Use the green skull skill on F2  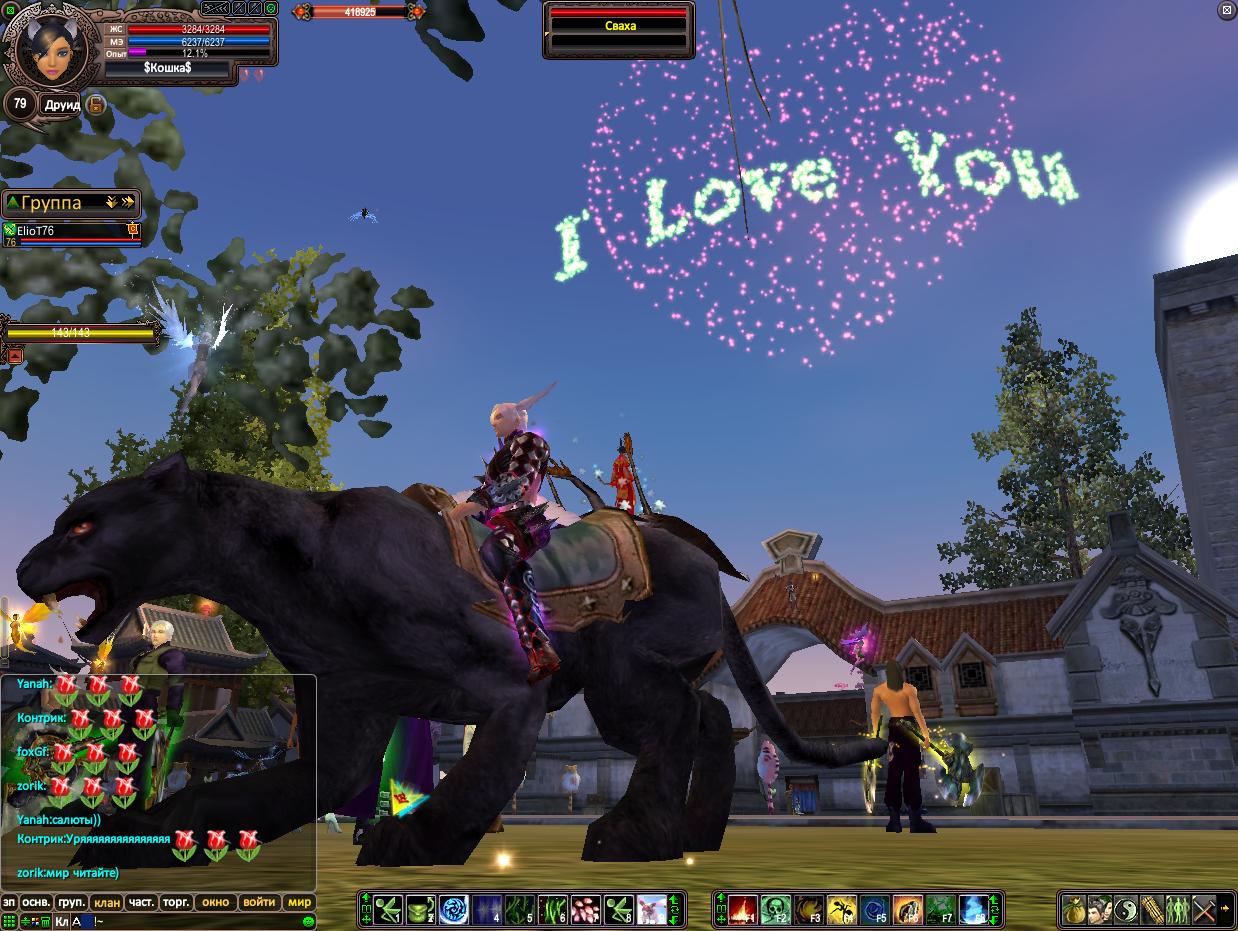(x=775, y=909)
